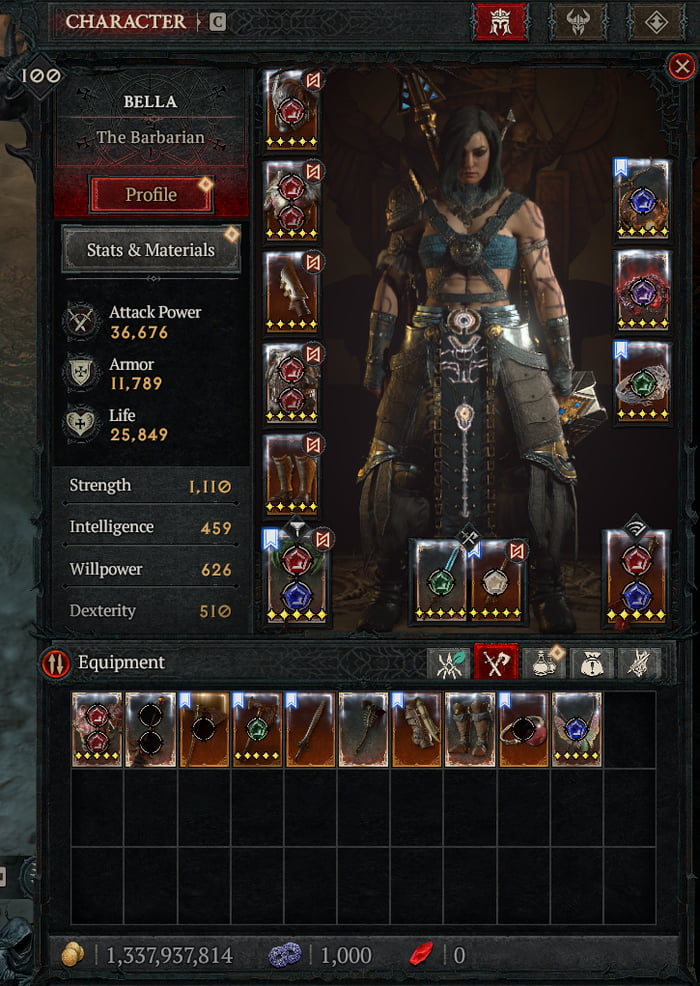Select the equipped ring with green gem
This screenshot has width=700, height=986.
642,382
